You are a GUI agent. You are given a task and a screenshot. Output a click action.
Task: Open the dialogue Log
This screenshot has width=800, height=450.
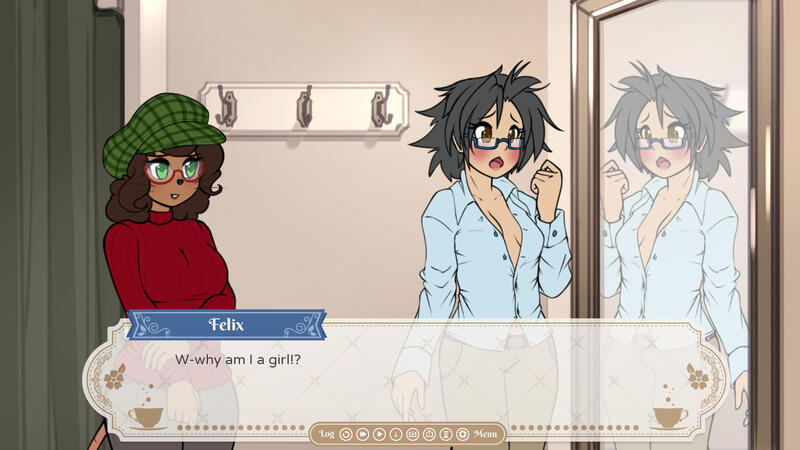pos(327,434)
